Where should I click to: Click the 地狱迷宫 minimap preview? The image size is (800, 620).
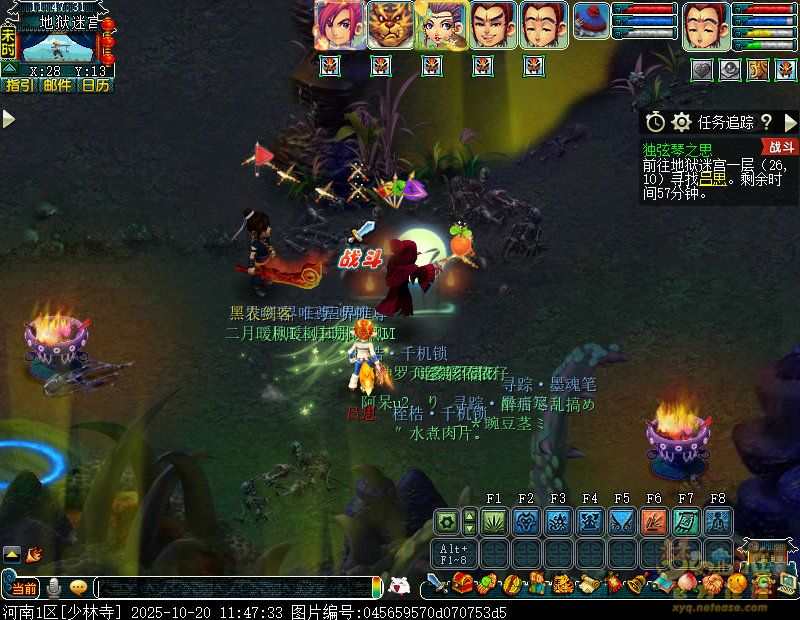pos(58,45)
